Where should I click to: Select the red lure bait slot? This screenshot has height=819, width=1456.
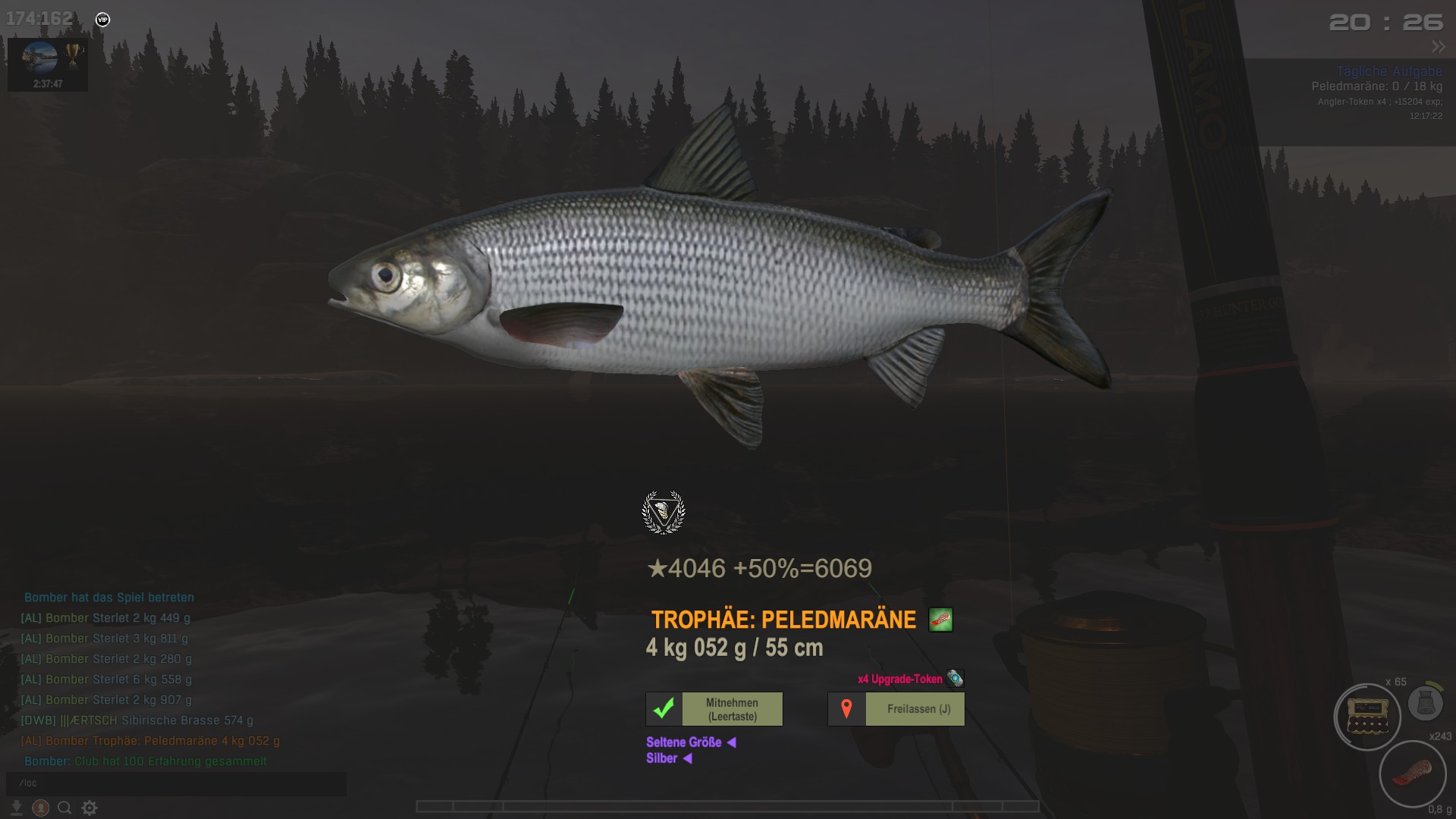1412,774
